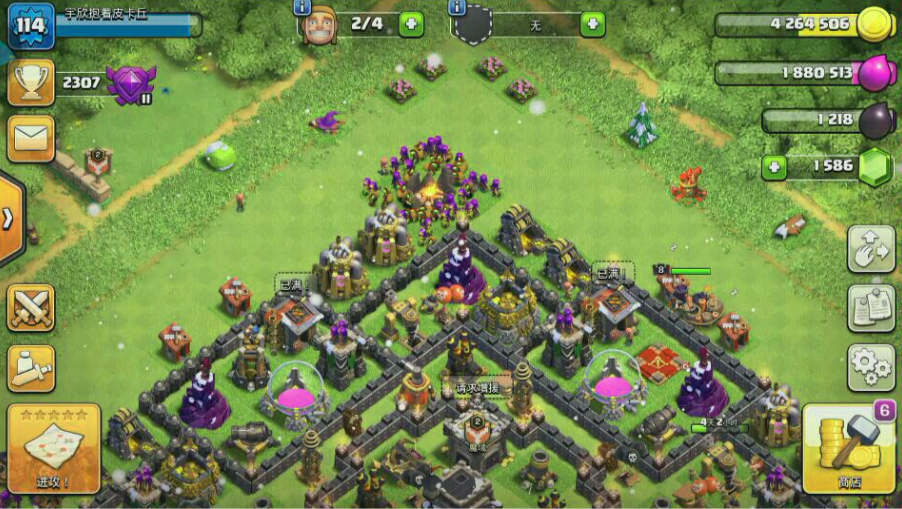Open the hammer and scroll button

click(x=31, y=368)
